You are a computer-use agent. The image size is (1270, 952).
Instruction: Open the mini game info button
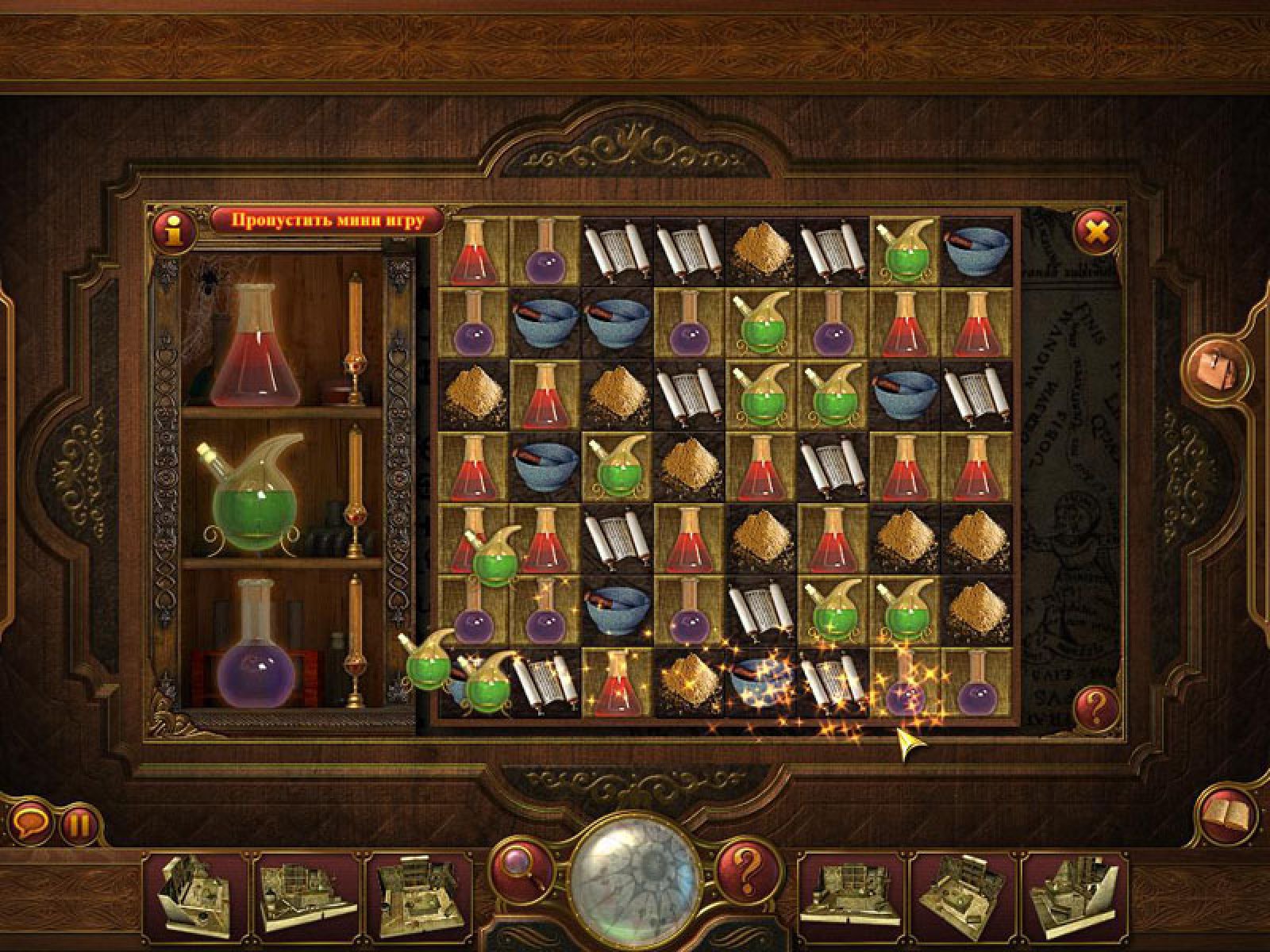[175, 230]
